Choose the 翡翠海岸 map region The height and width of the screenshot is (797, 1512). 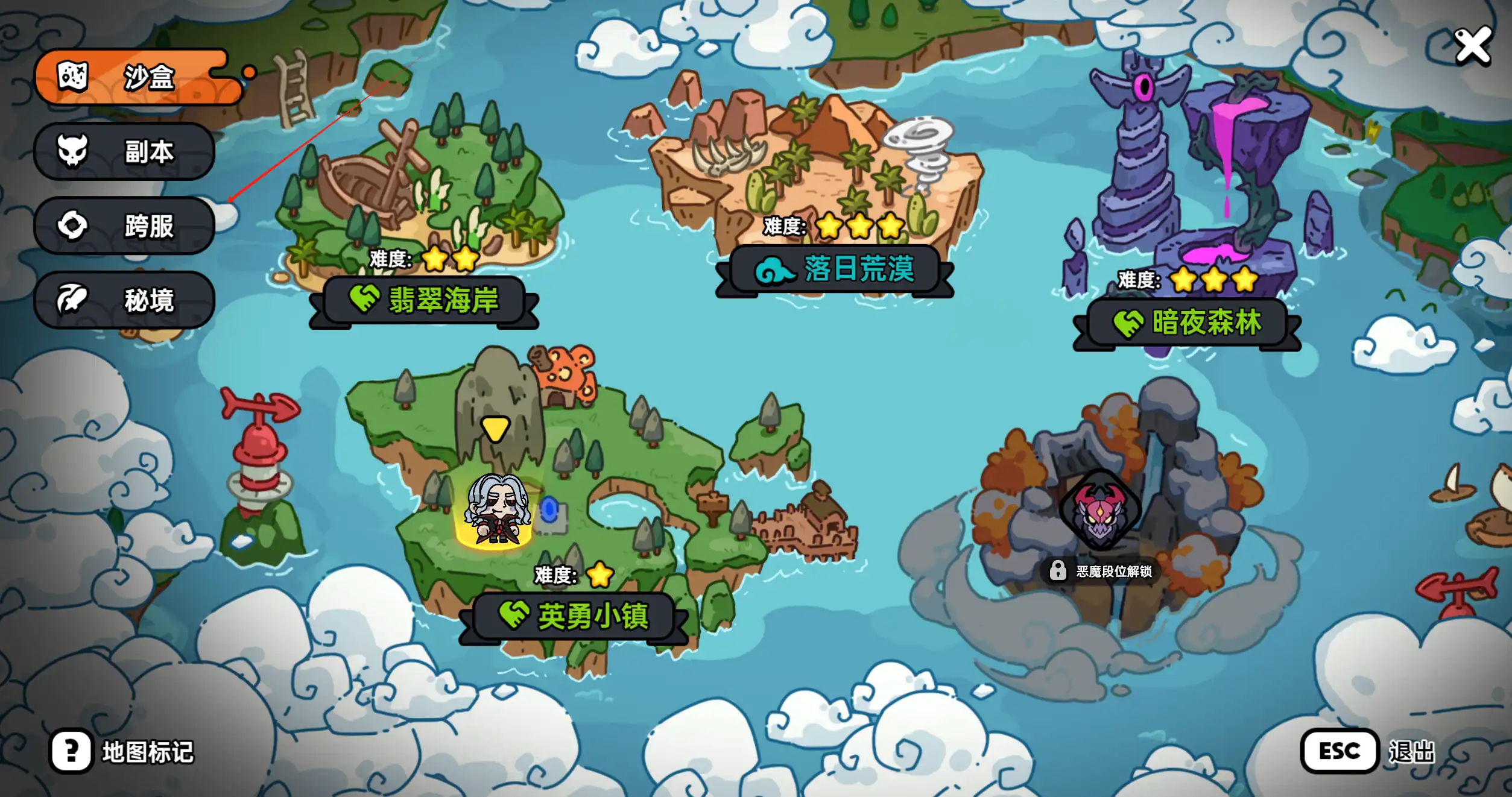tap(424, 300)
